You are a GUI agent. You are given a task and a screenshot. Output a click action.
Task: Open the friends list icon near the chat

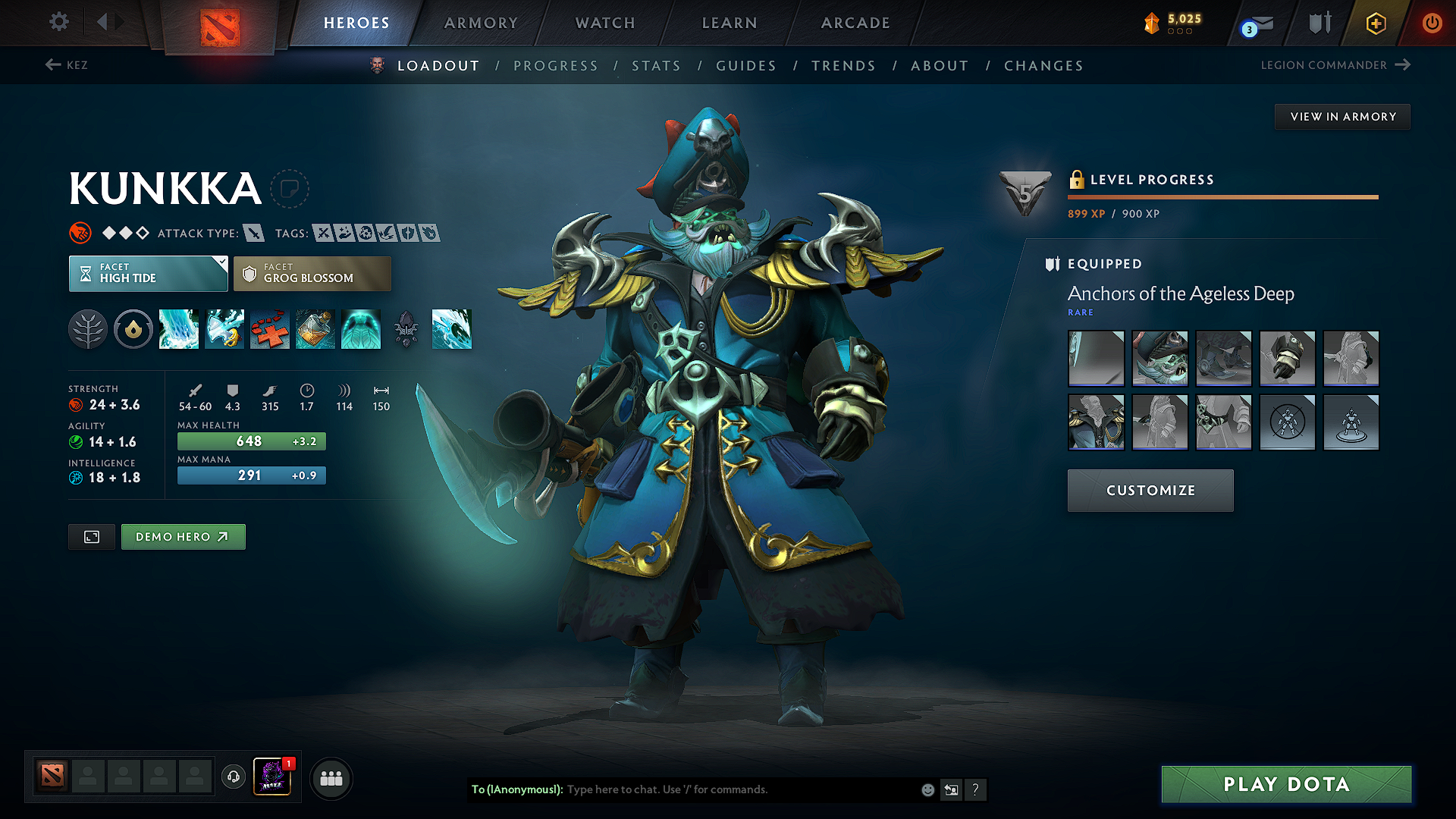tap(331, 778)
